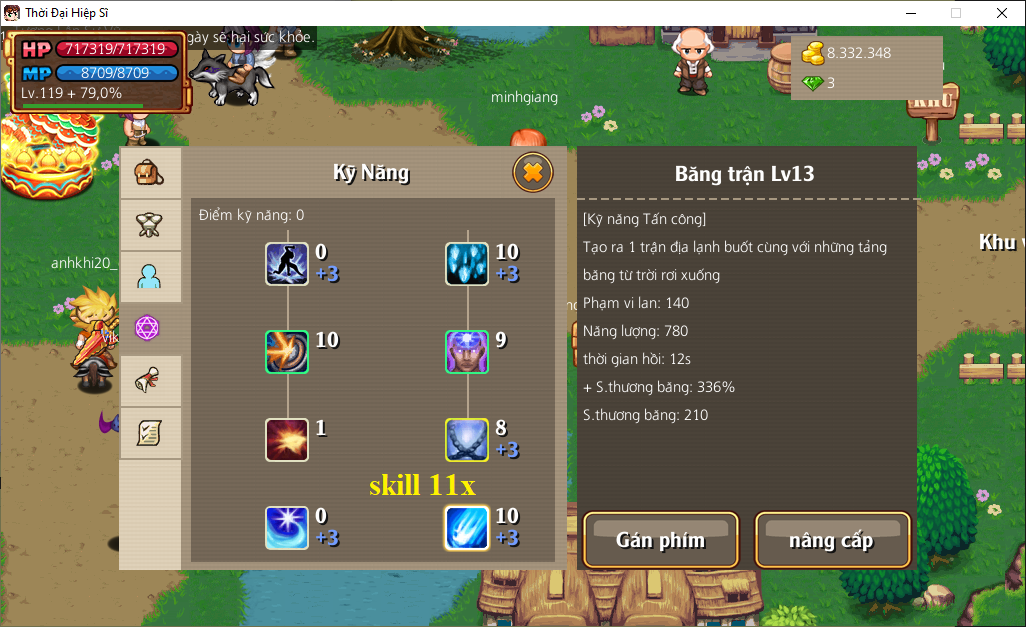
Task: Close the Thời Đại Hiệp Sĩ window
Action: (x=1002, y=13)
